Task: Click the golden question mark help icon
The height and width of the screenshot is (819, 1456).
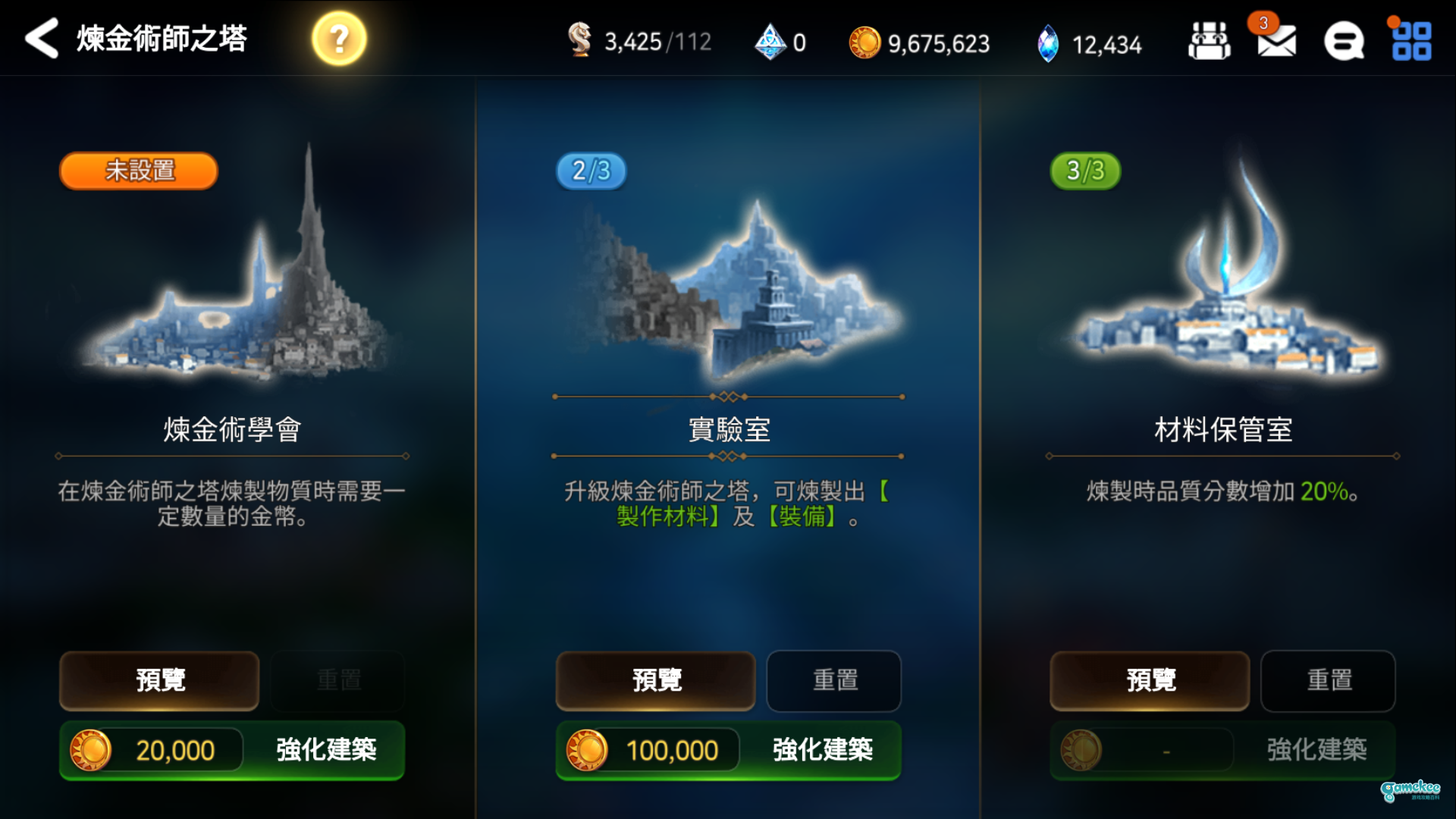Action: point(338,36)
